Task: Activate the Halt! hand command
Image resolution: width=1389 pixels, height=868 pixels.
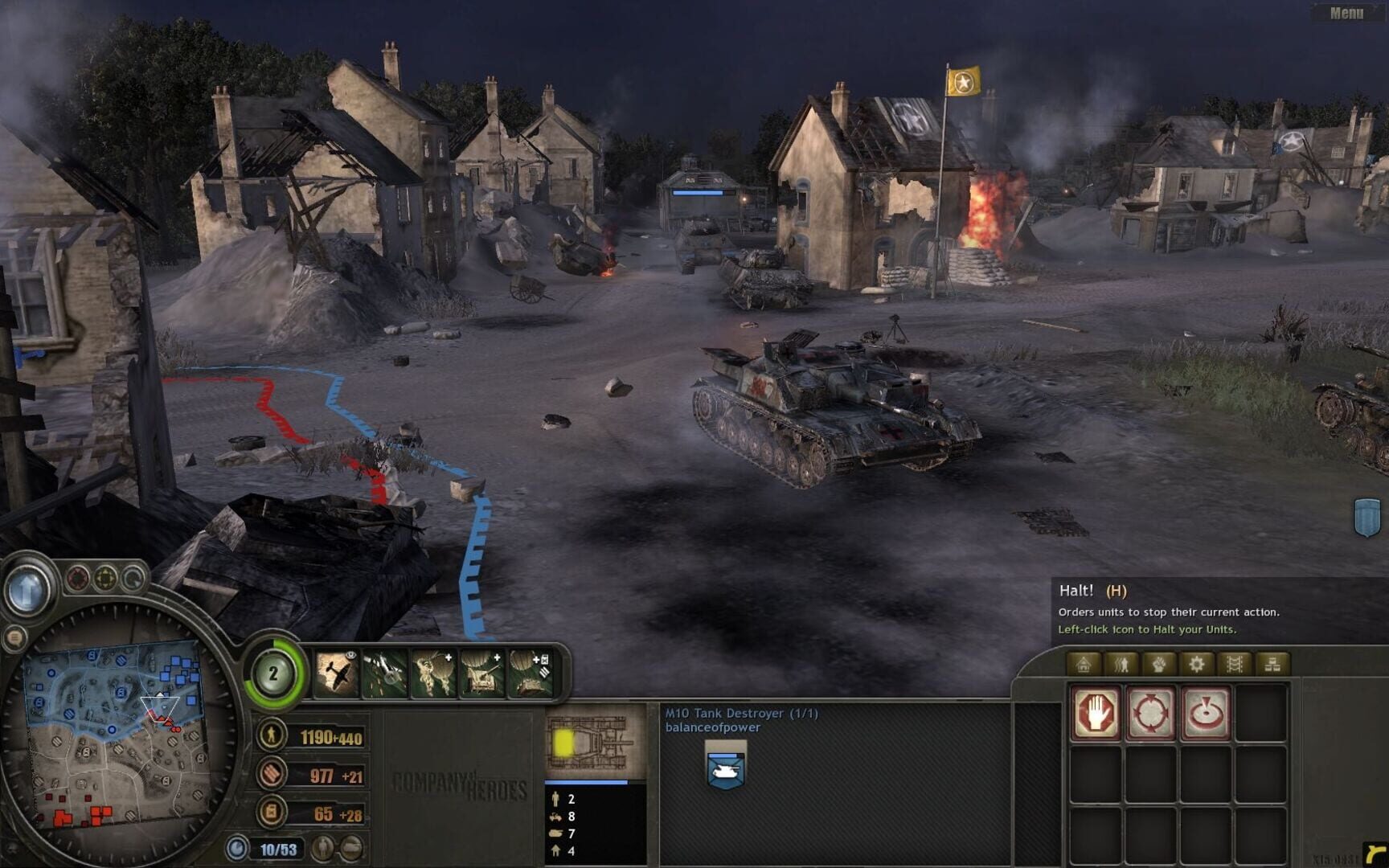Action: [x=1096, y=713]
